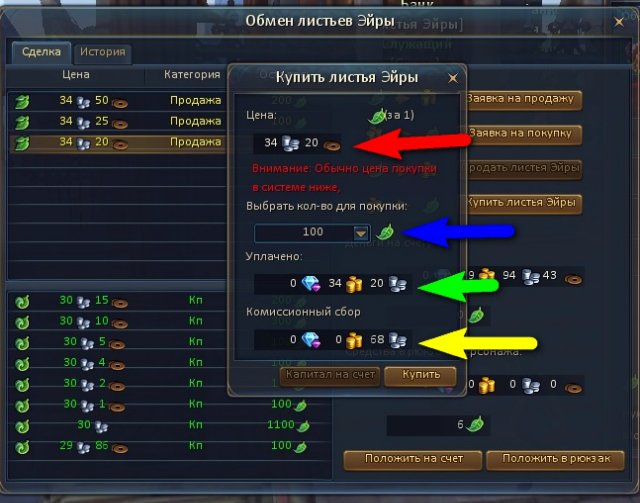
Task: Open the Сделка tab
Action: [x=41, y=53]
